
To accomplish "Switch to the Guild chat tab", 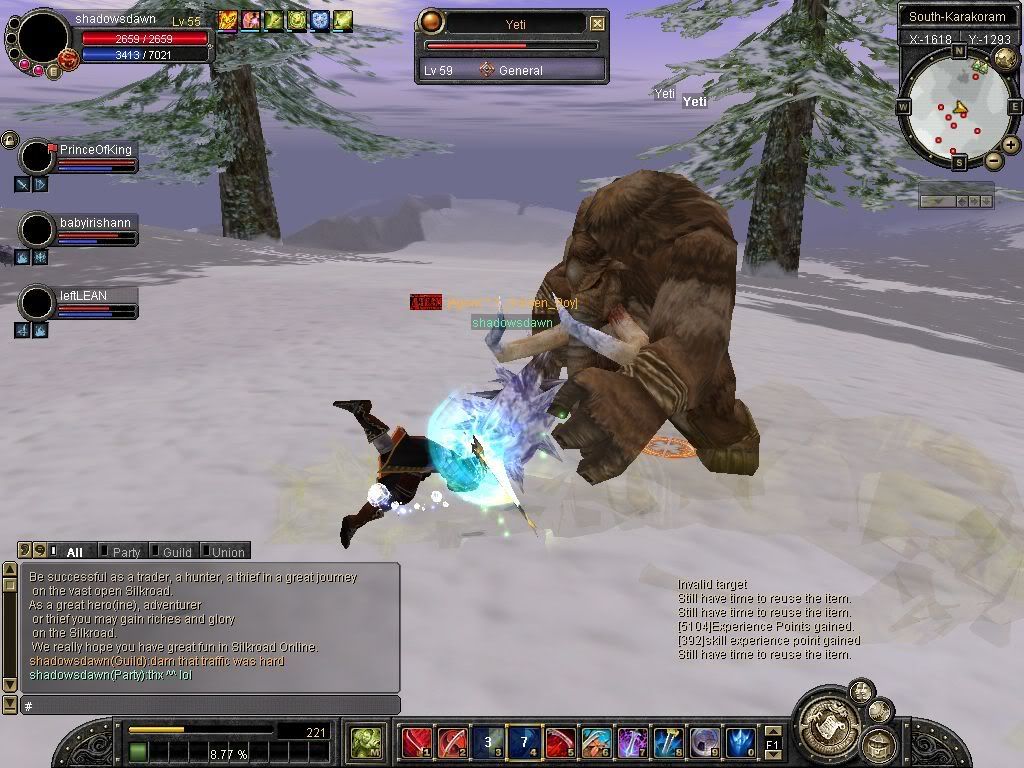I will coord(176,551).
